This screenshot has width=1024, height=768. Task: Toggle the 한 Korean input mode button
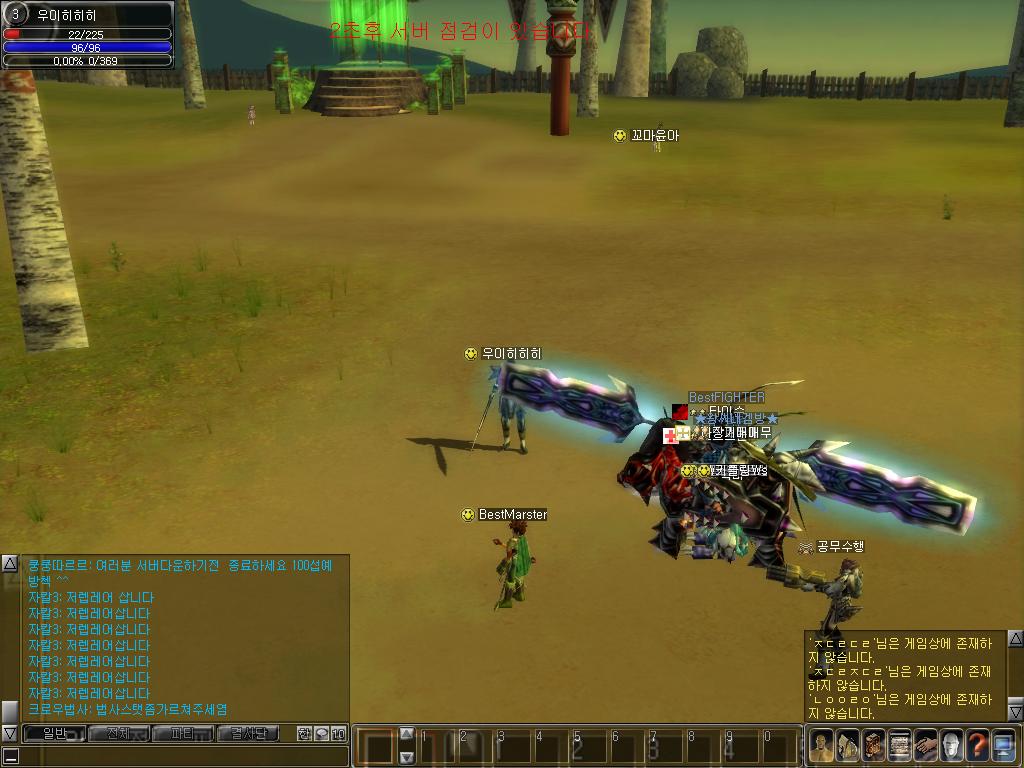[x=304, y=734]
